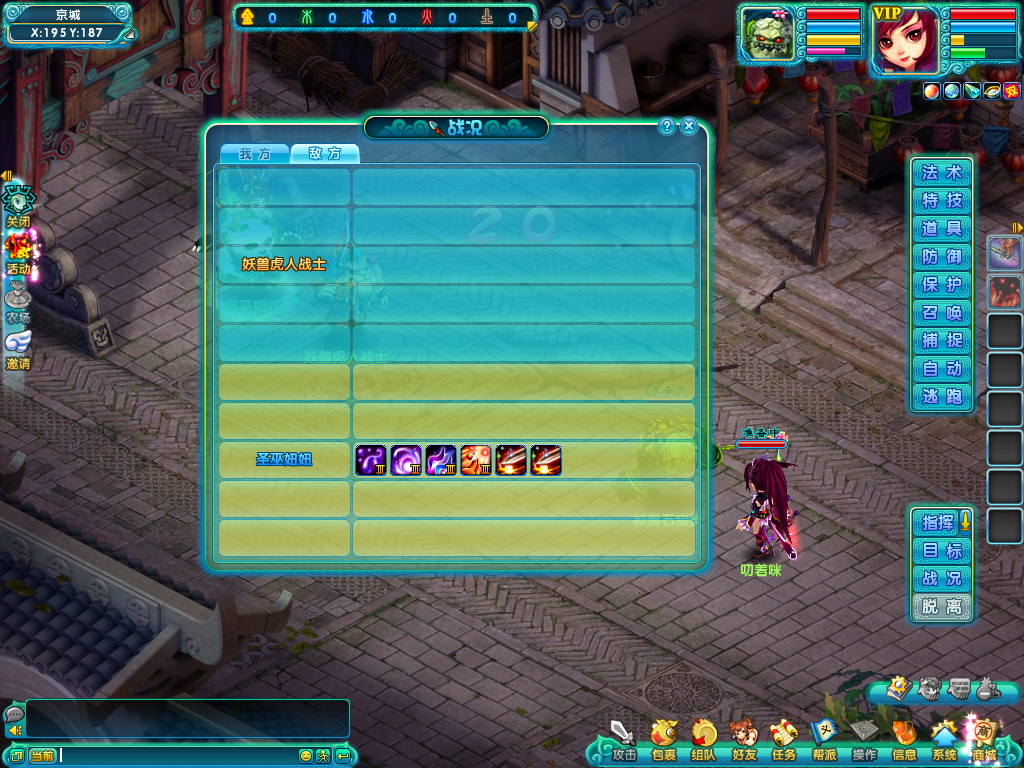This screenshot has width=1024, height=768.
Task: Click the 逃跑 flee button
Action: 941,397
